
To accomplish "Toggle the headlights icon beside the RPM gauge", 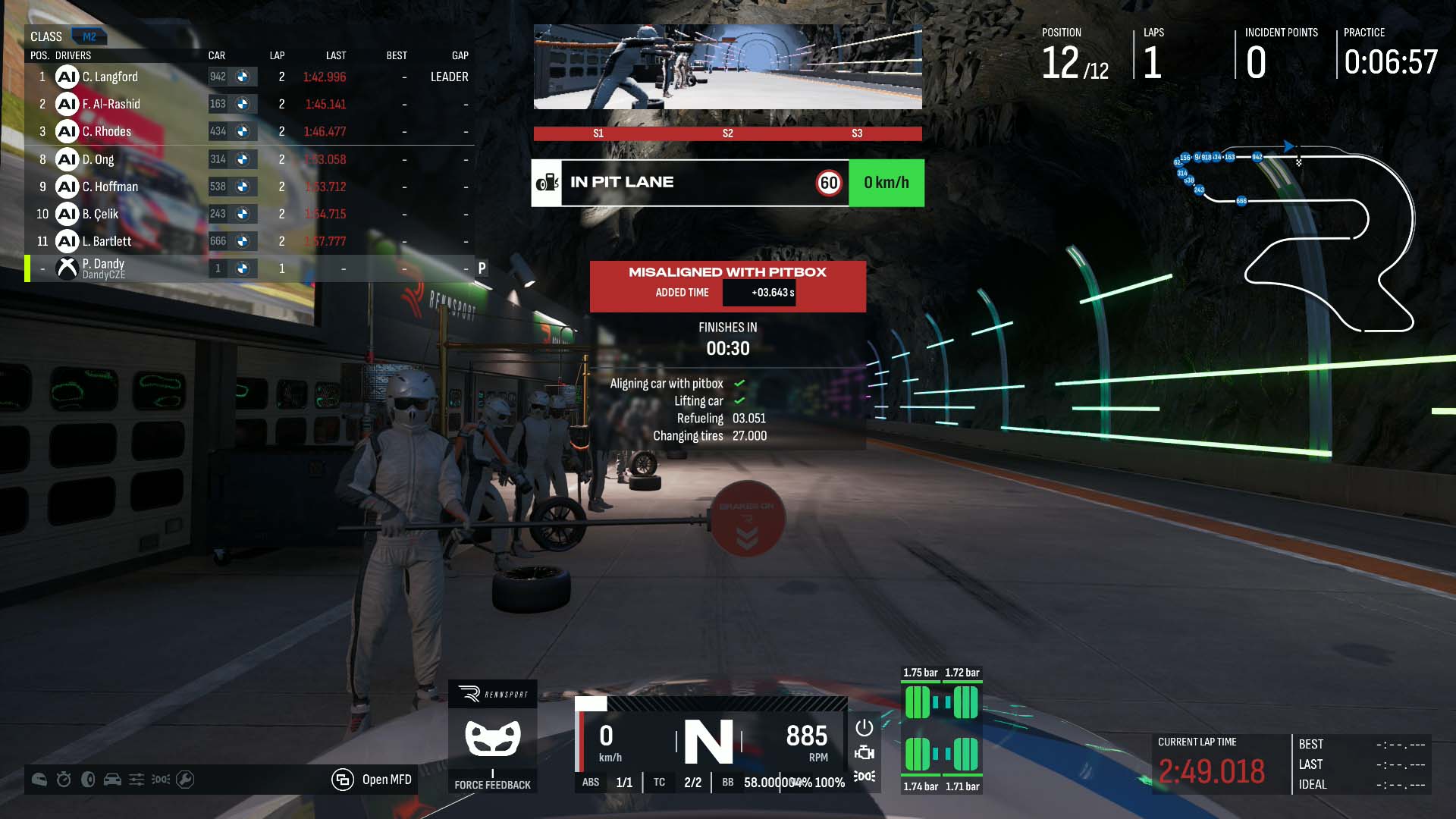I will pyautogui.click(x=864, y=777).
